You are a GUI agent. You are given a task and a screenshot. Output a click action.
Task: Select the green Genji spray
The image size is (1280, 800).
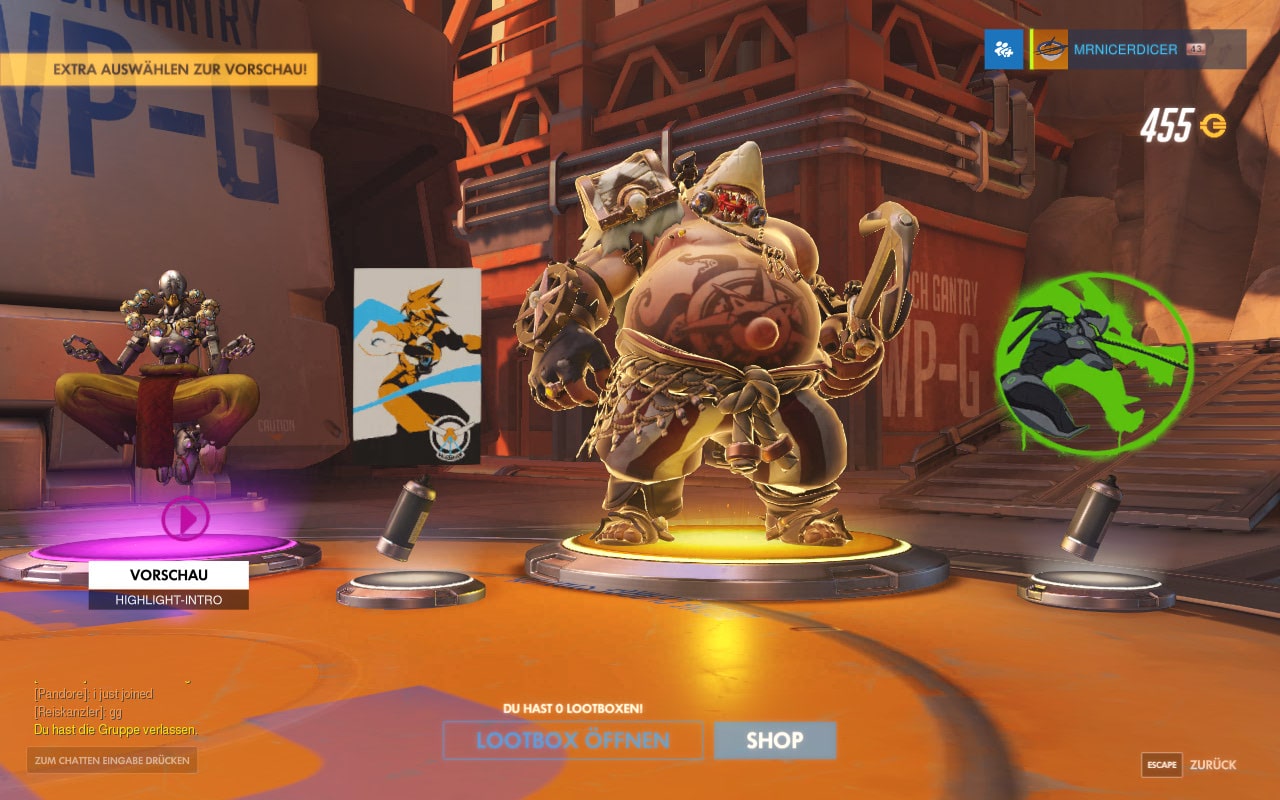[x=1093, y=363]
